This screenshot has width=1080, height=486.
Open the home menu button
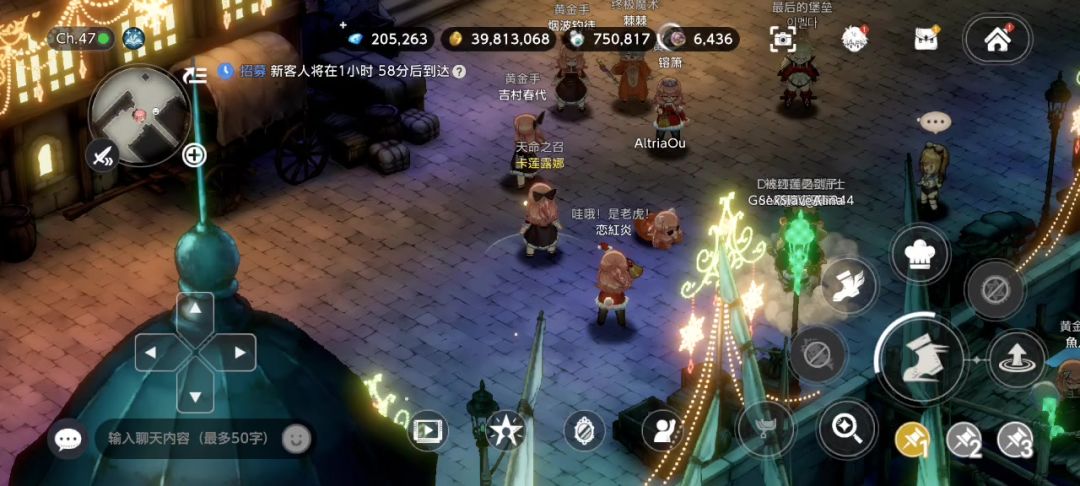996,40
